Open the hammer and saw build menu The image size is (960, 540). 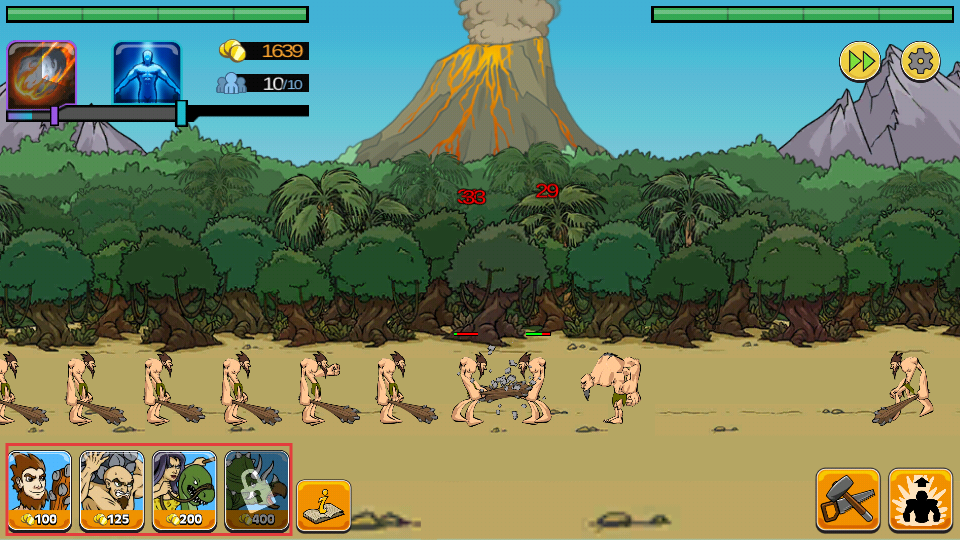847,500
